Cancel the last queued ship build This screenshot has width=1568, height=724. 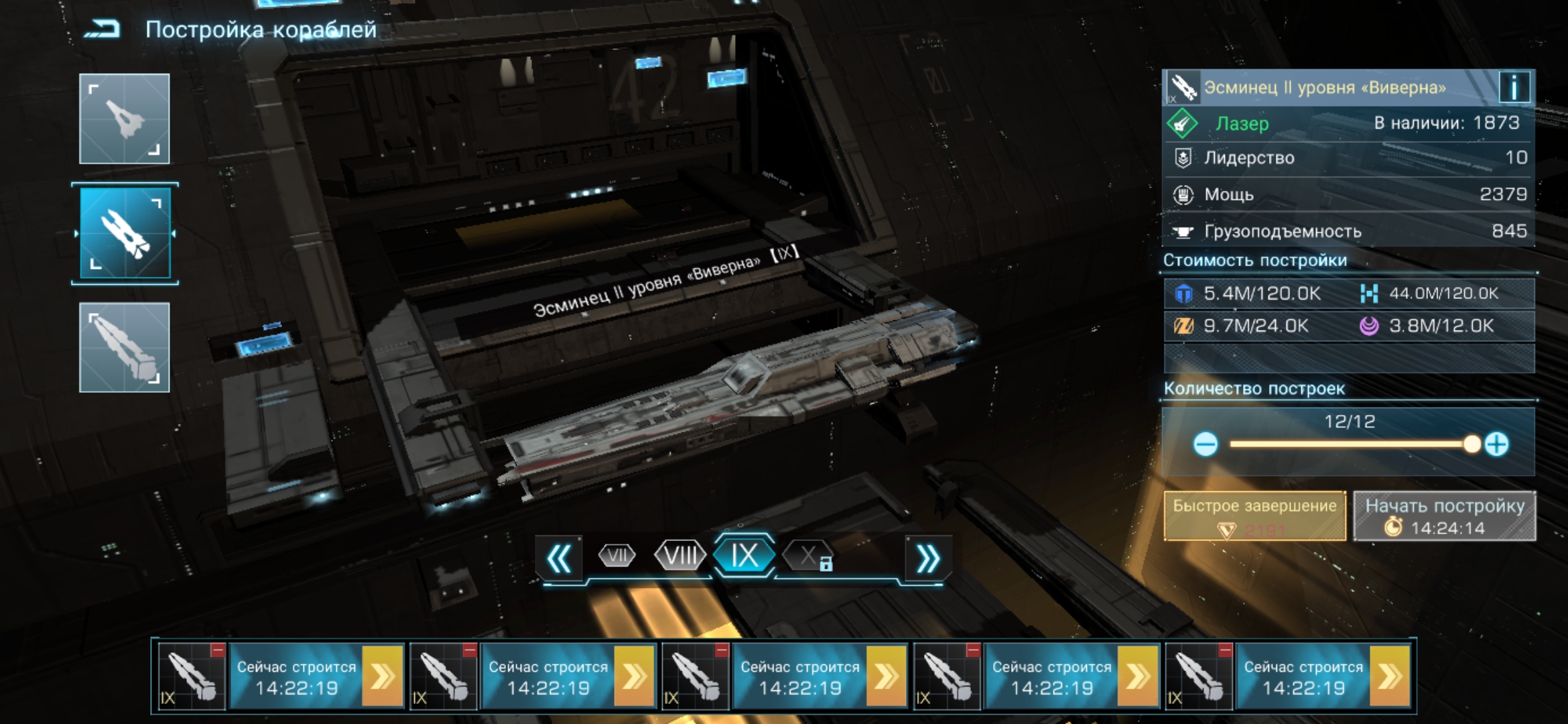coord(1225,650)
